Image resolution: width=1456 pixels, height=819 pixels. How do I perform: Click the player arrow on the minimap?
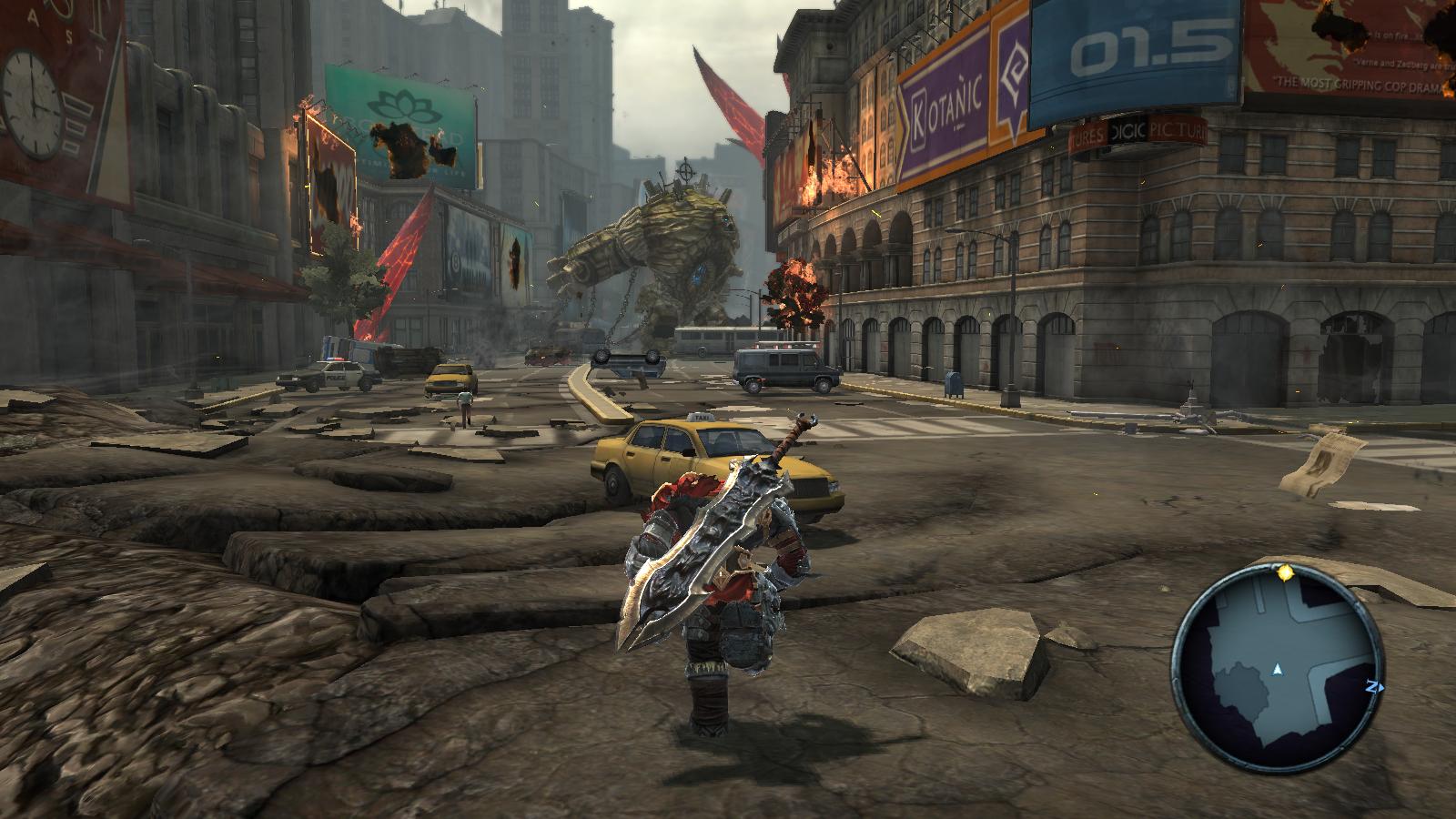coord(1278,670)
